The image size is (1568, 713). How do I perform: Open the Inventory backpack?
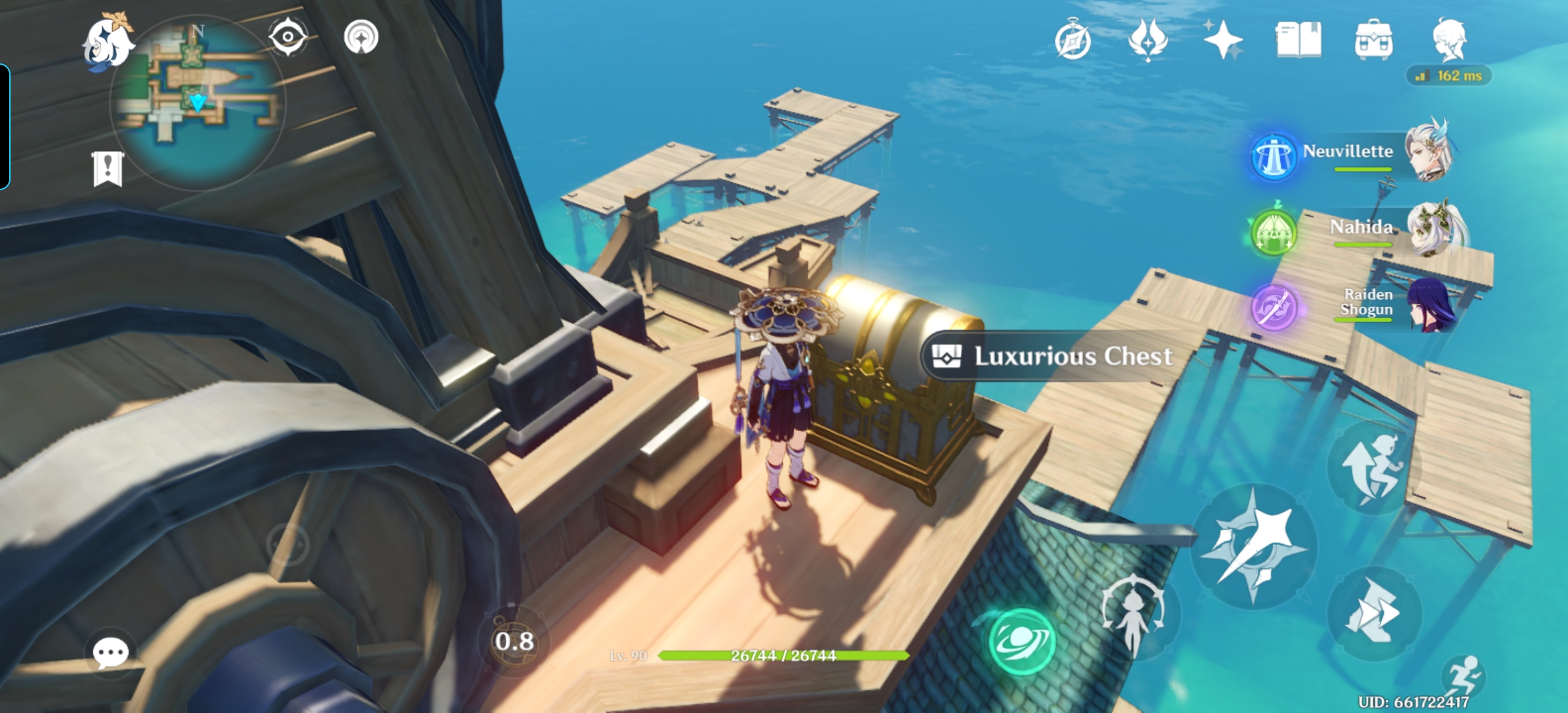pyautogui.click(x=1374, y=40)
